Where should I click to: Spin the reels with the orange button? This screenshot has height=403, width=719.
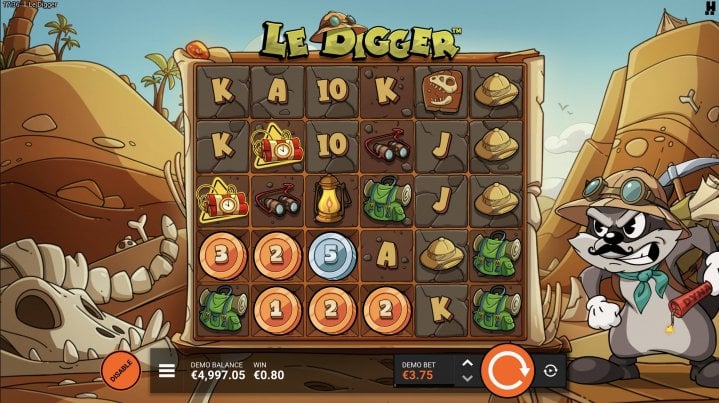point(506,371)
